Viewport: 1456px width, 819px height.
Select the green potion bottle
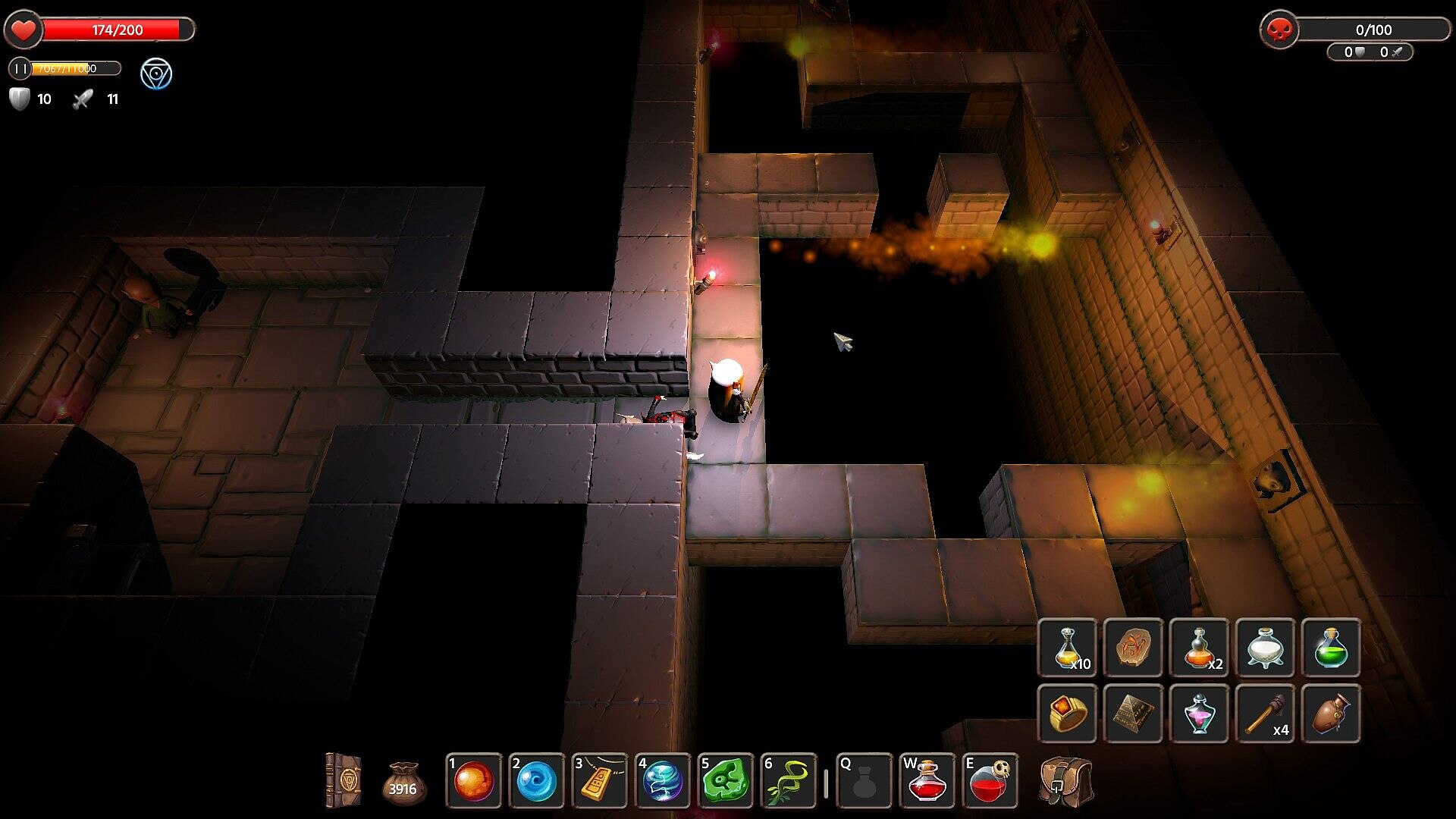coord(1331,648)
